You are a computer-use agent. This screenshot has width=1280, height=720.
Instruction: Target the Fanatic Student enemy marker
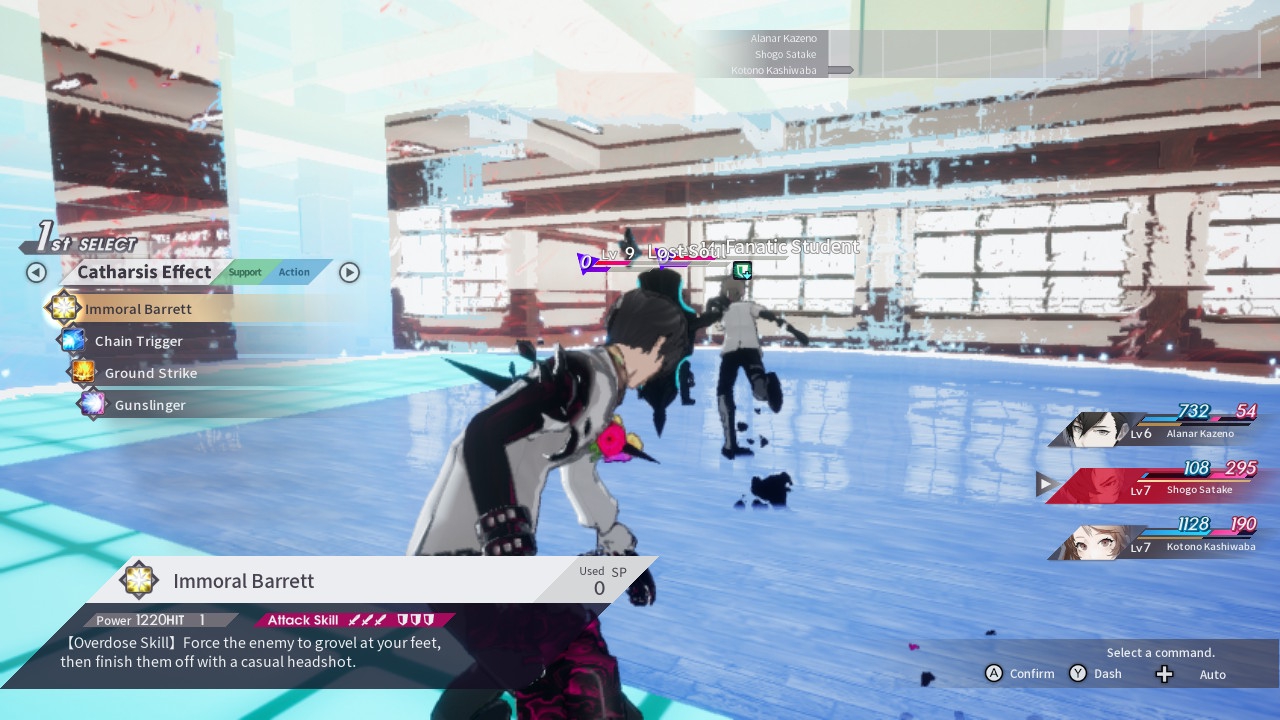[742, 270]
